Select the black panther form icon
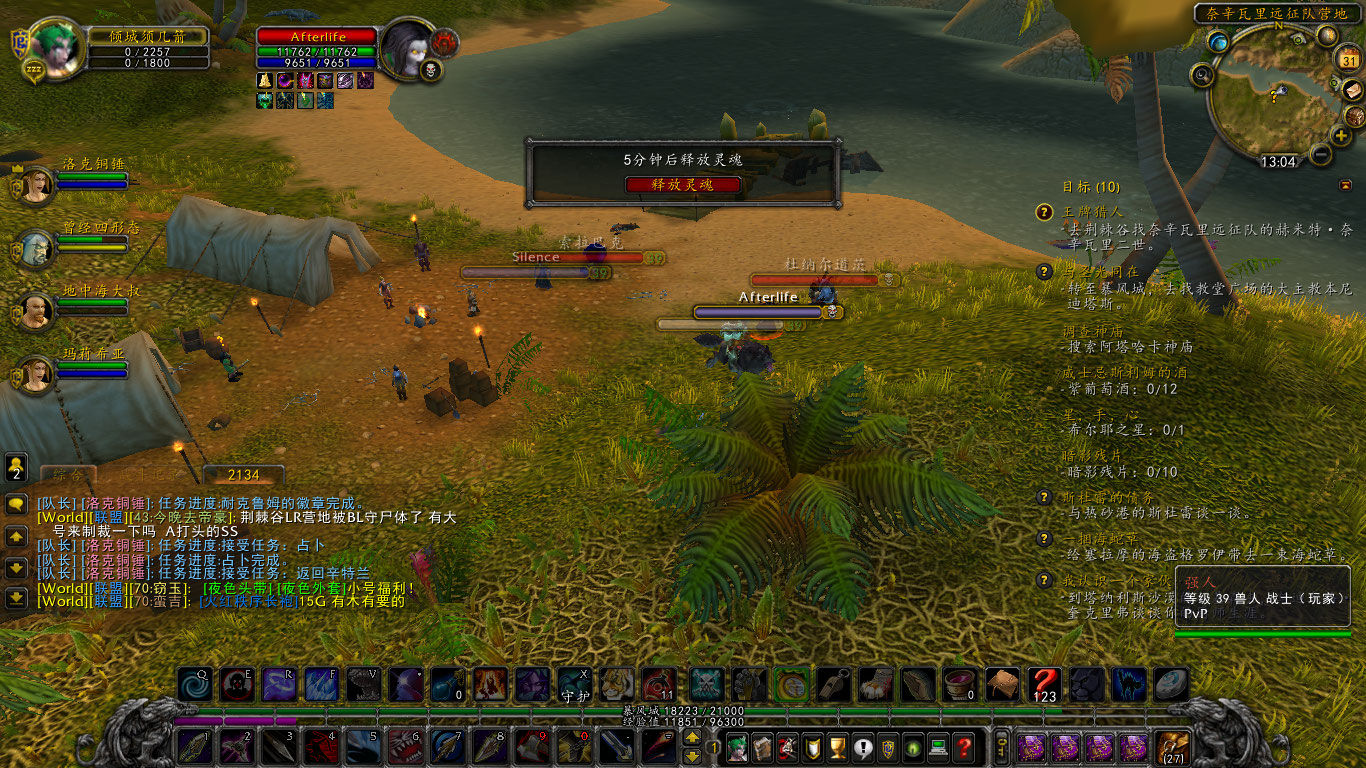The height and width of the screenshot is (768, 1366). 1087,684
